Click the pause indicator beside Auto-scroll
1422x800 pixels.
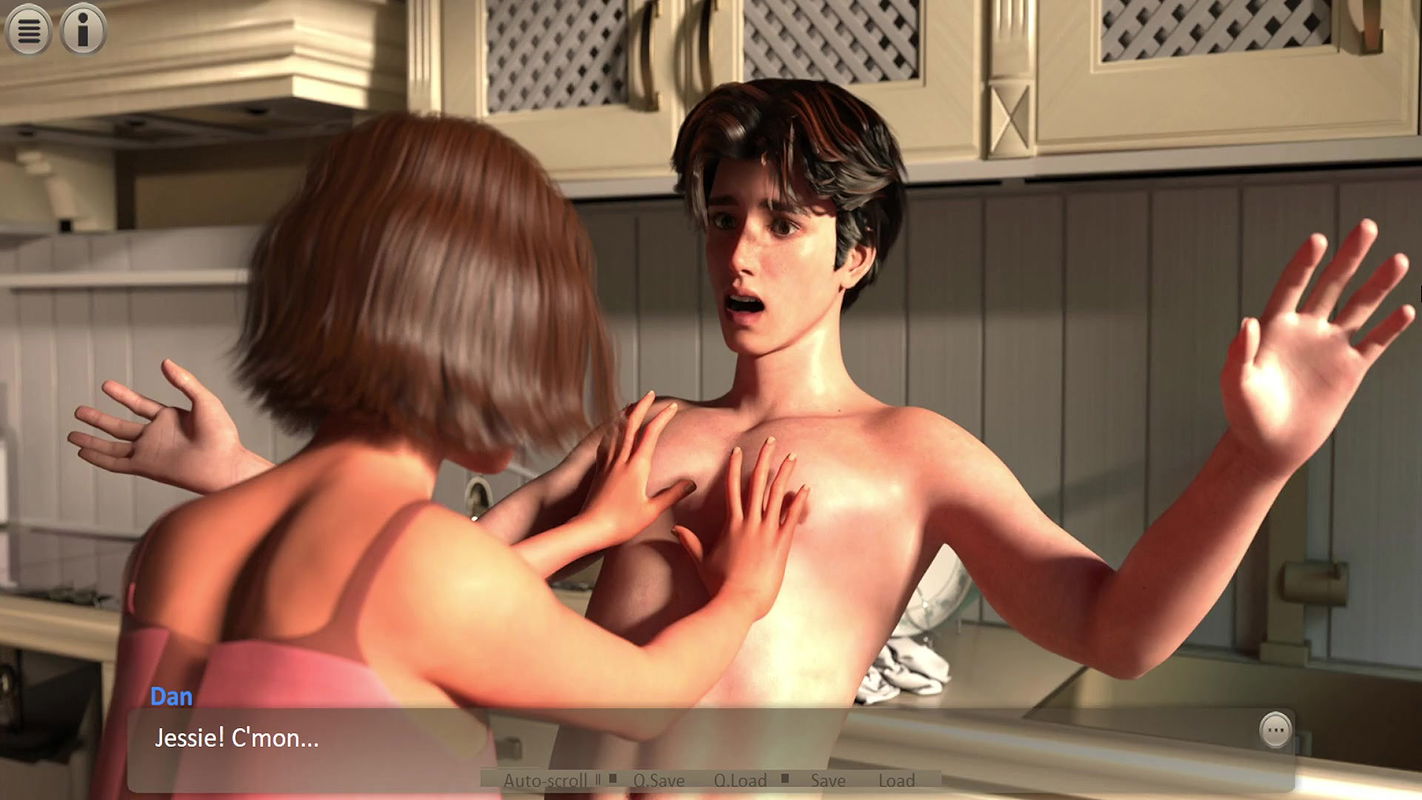pos(598,779)
